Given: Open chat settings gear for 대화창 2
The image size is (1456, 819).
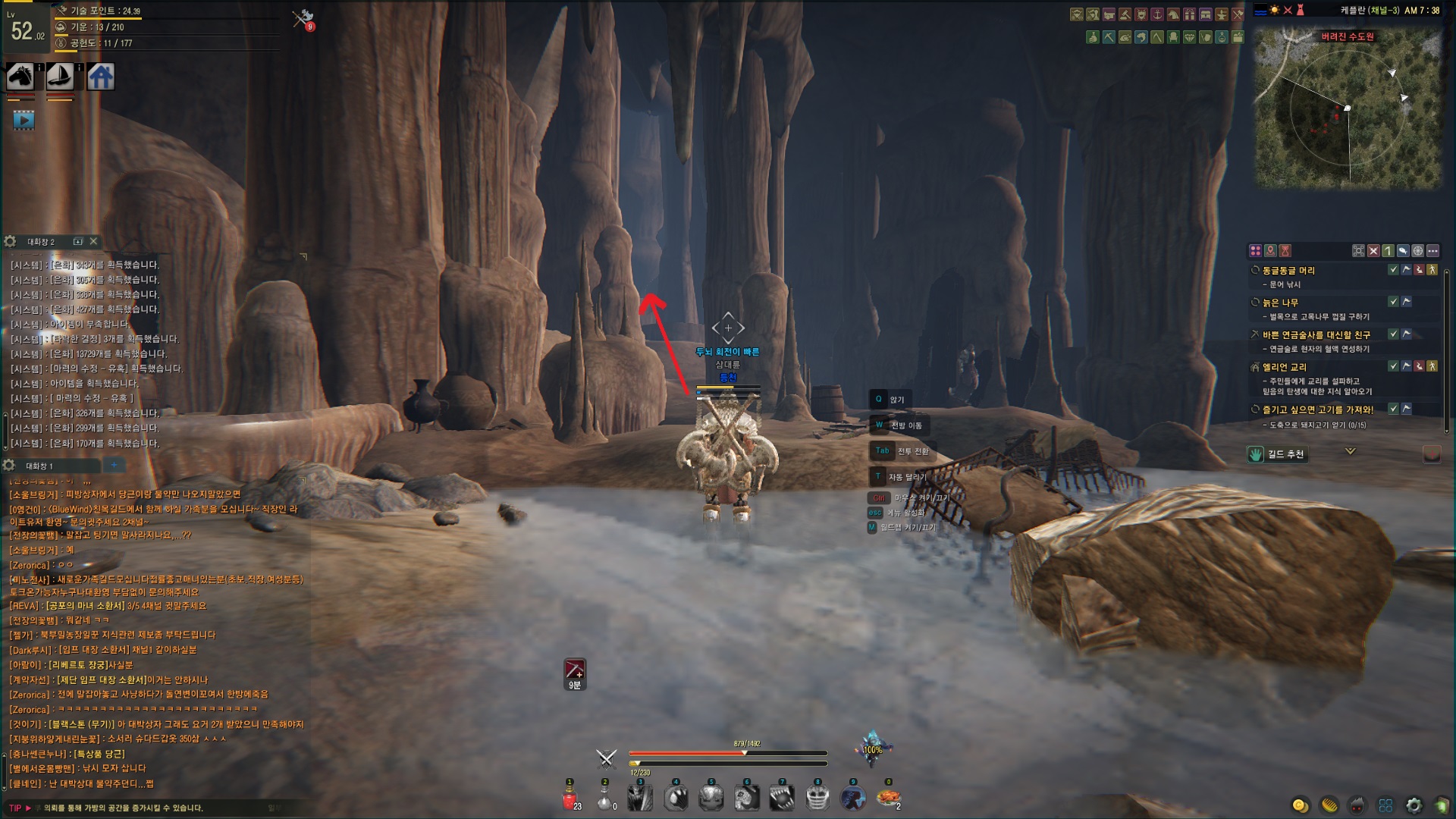Looking at the screenshot, I should click(10, 241).
